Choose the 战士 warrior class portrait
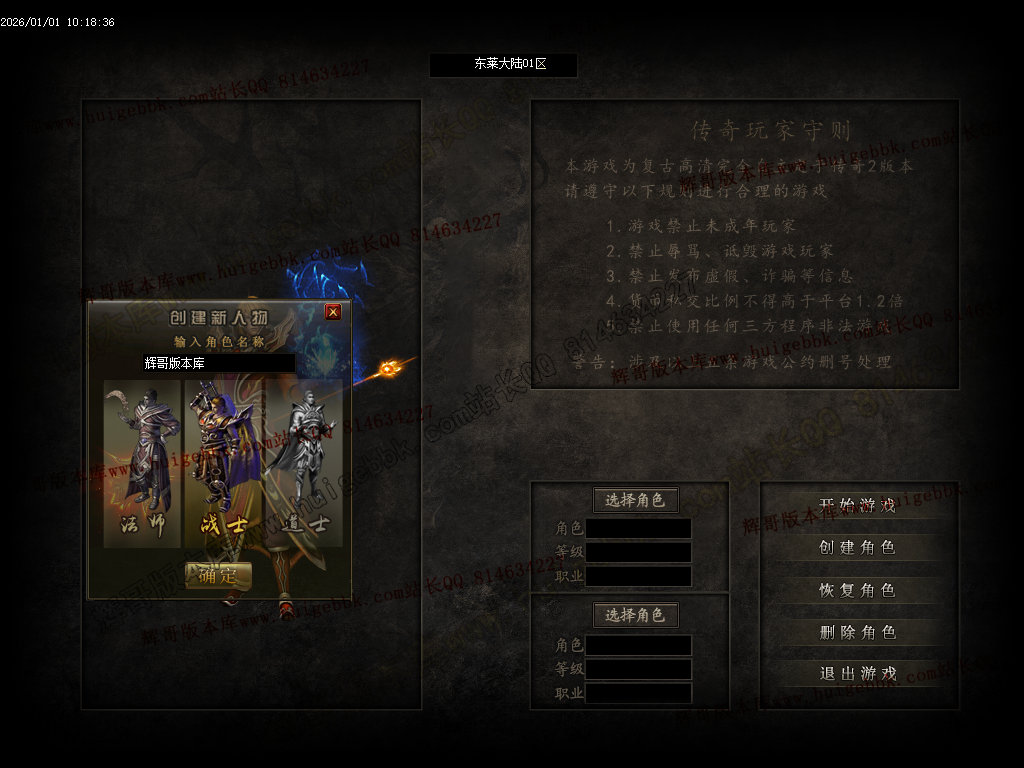Viewport: 1024px width, 768px height. (223, 463)
